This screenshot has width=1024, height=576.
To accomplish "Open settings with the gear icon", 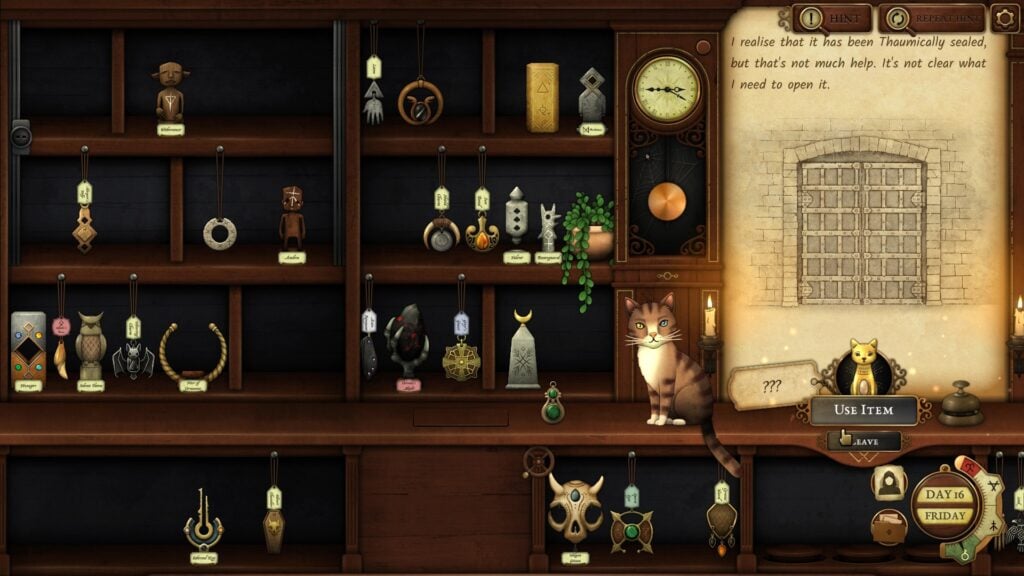I will (1004, 18).
